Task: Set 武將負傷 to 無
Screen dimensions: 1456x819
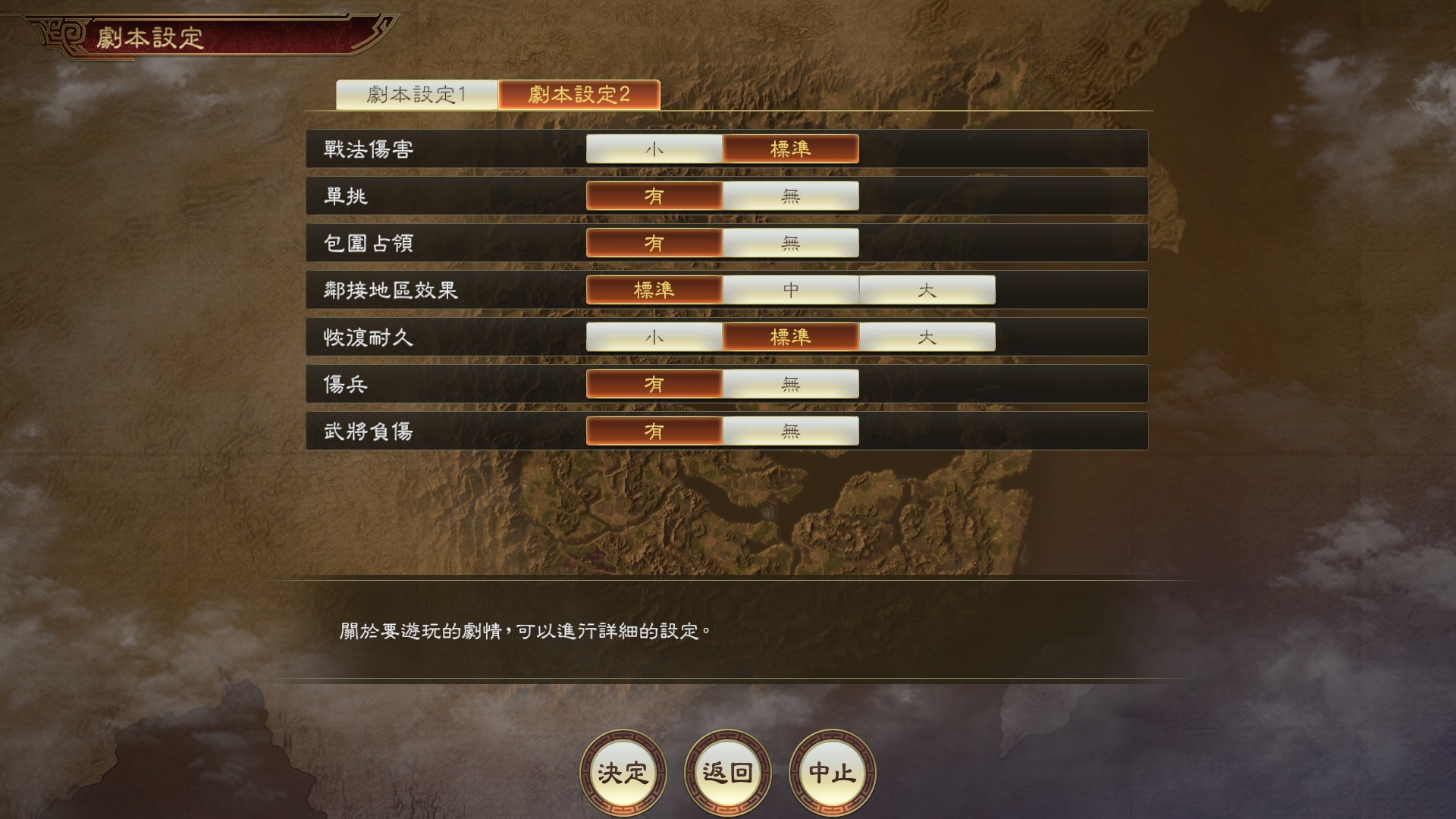Action: click(790, 431)
